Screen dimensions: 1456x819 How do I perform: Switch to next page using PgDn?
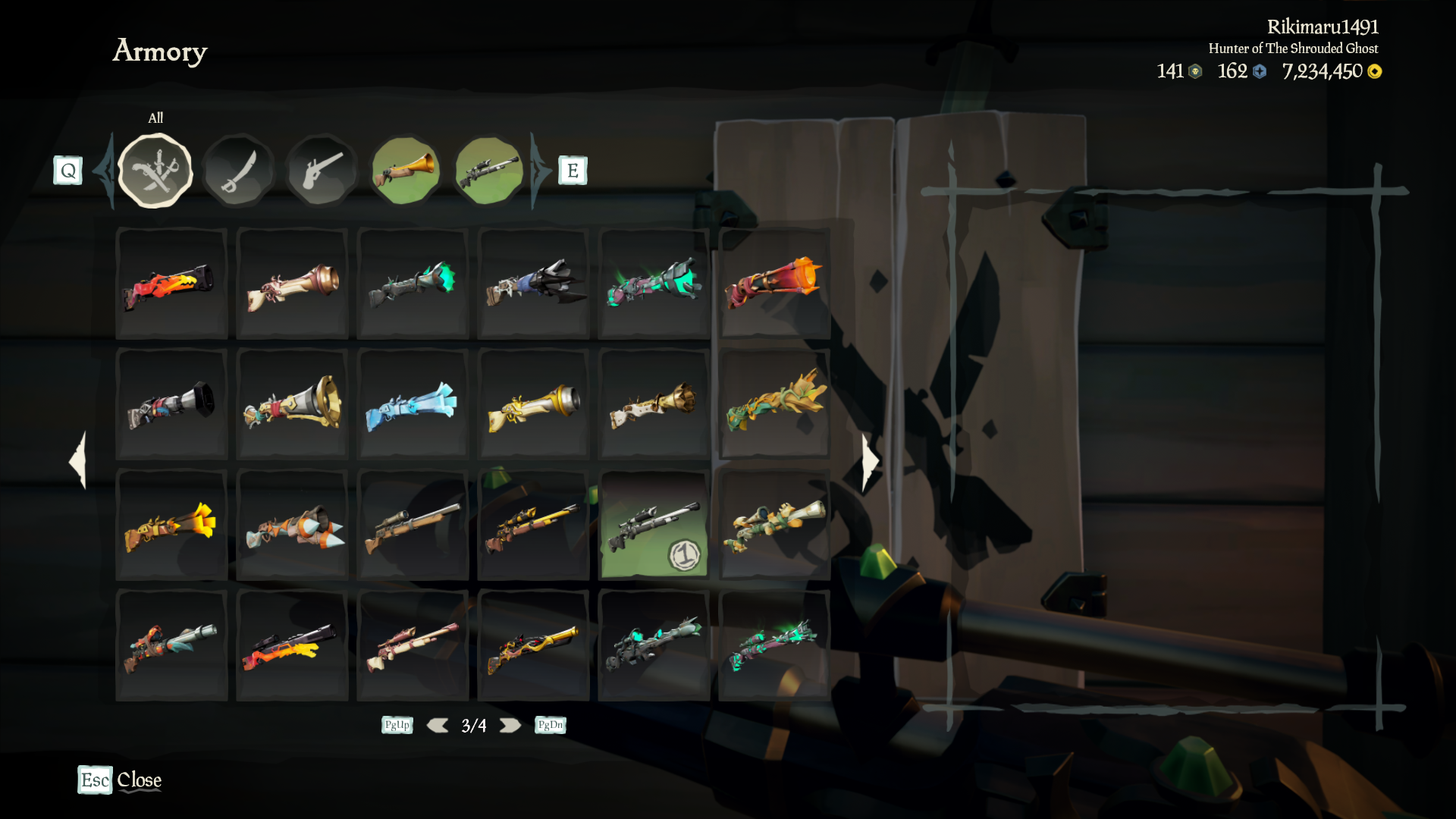point(549,725)
